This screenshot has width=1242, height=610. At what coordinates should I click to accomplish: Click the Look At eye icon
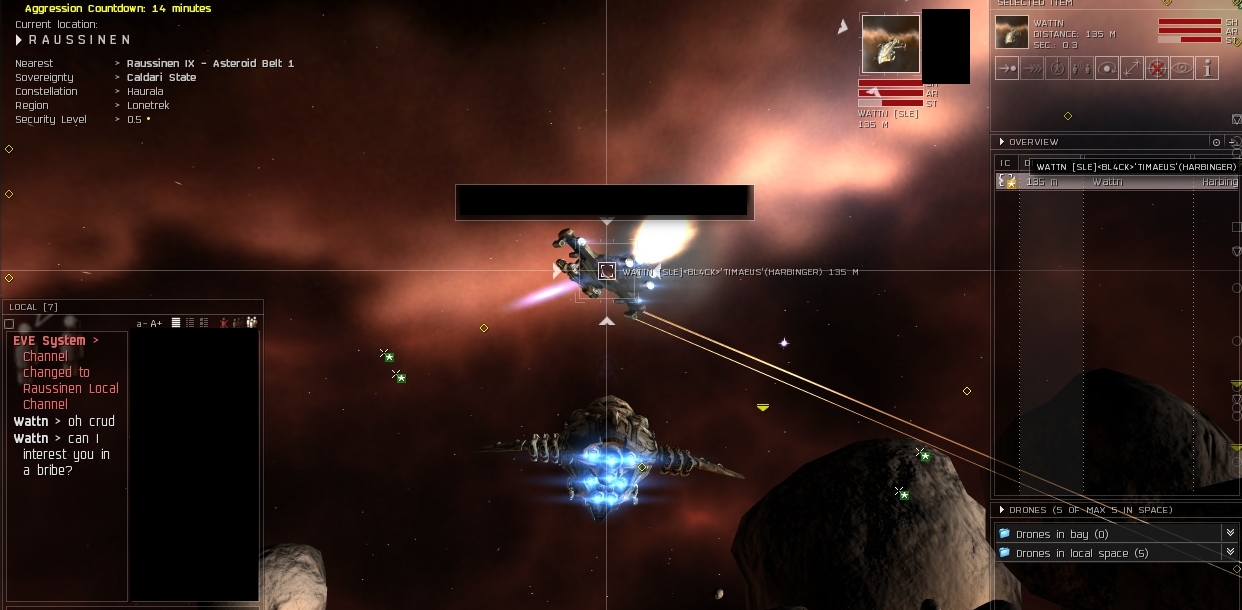1182,69
